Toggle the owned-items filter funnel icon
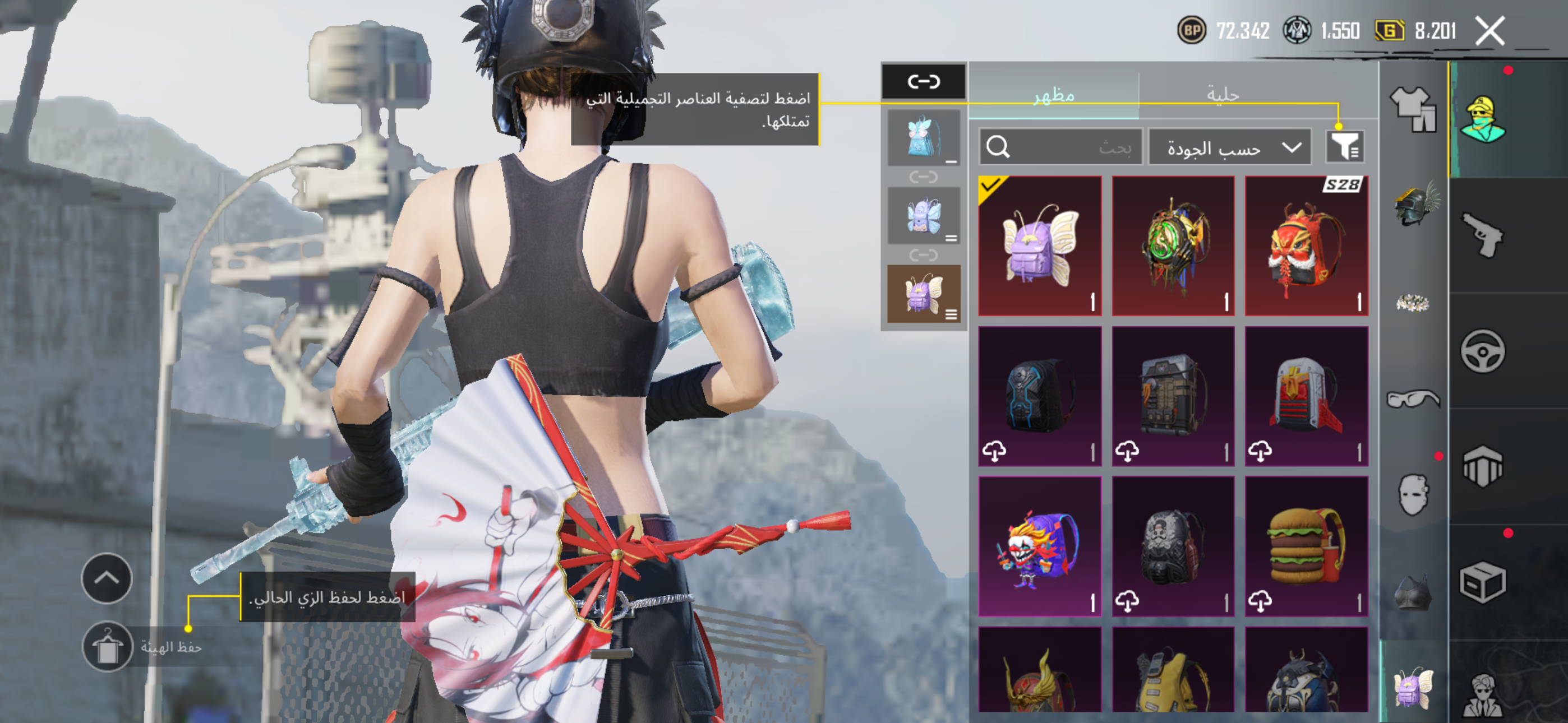Image resolution: width=1568 pixels, height=723 pixels. coord(1345,147)
